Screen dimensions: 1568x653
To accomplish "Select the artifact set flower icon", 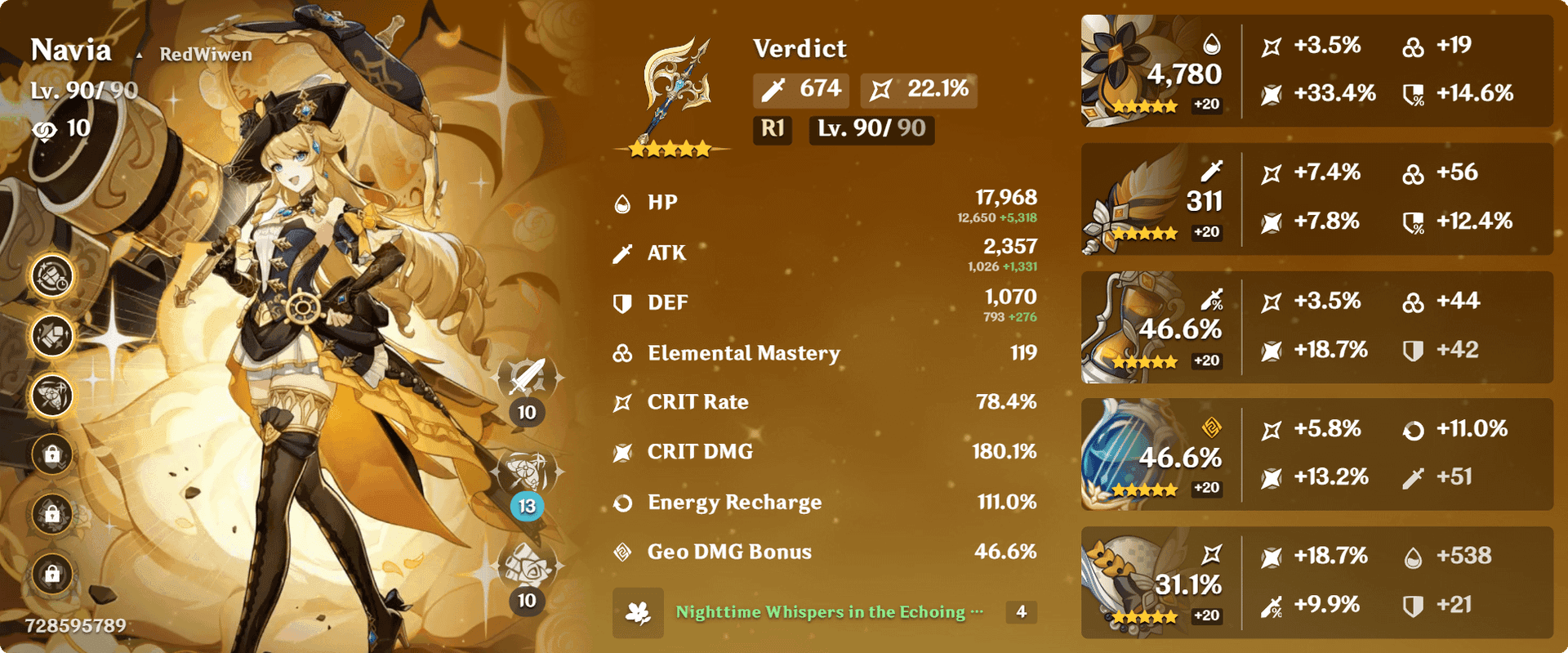I will click(x=638, y=612).
